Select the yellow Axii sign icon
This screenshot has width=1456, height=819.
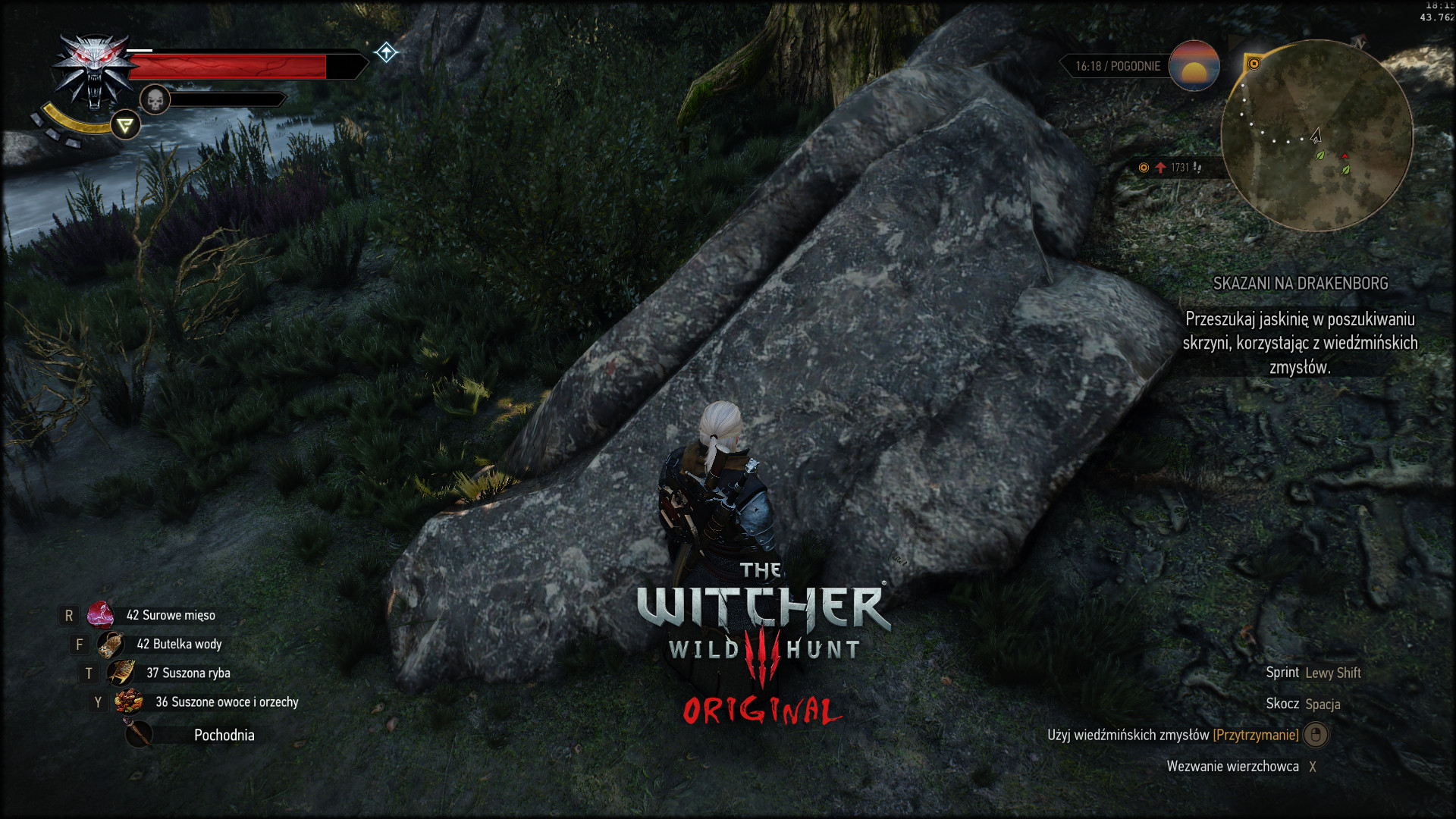pos(125,125)
